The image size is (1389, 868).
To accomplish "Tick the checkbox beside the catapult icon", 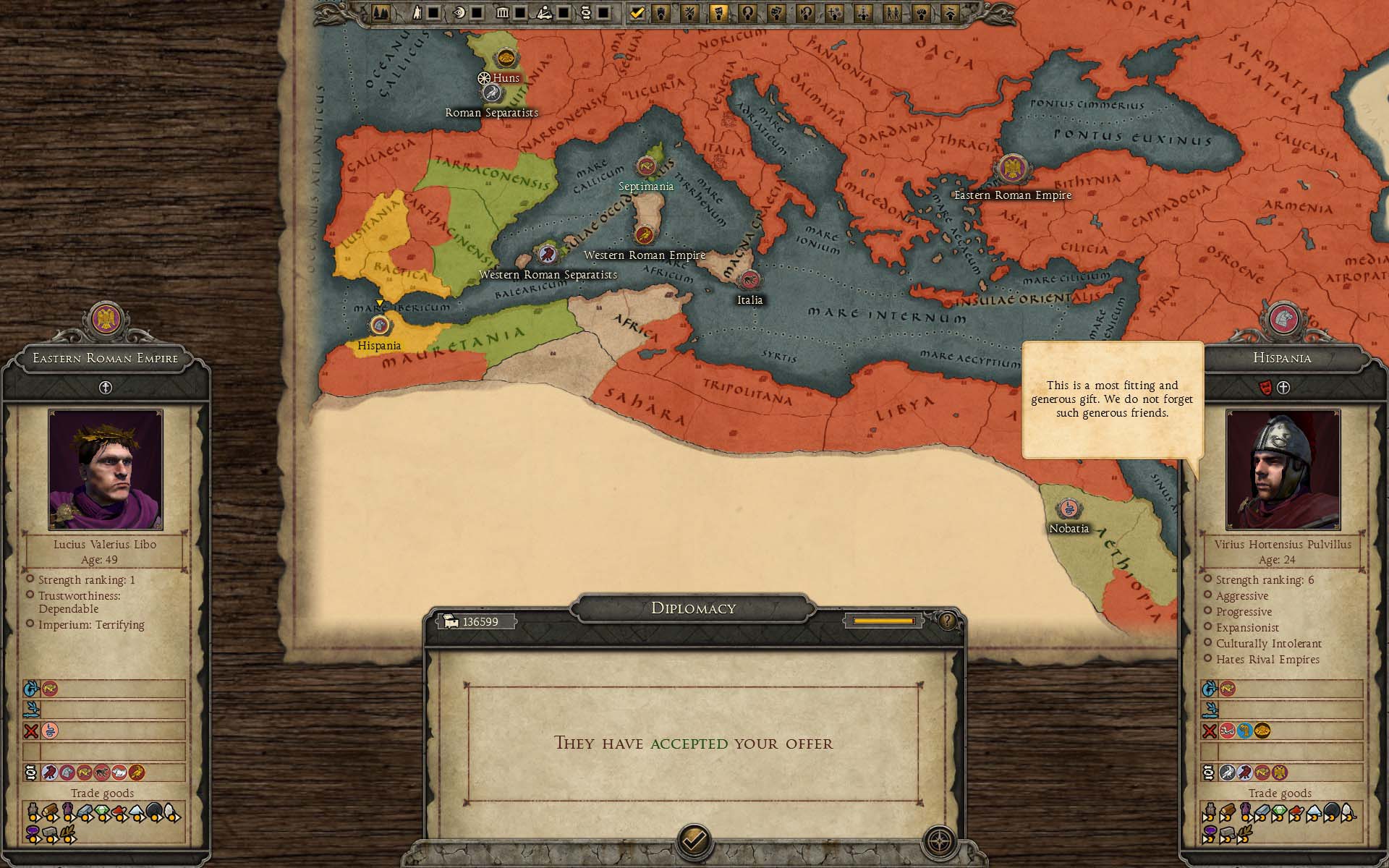I will pyautogui.click(x=564, y=12).
